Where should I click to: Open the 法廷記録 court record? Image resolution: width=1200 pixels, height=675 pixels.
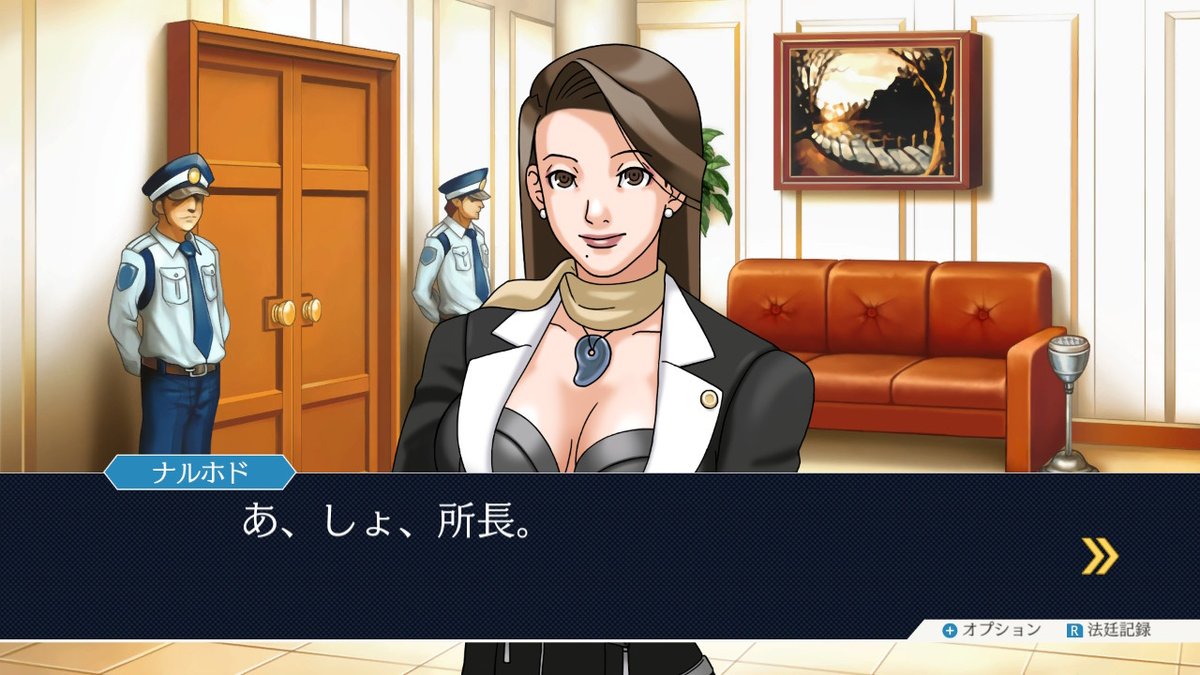(x=1109, y=630)
